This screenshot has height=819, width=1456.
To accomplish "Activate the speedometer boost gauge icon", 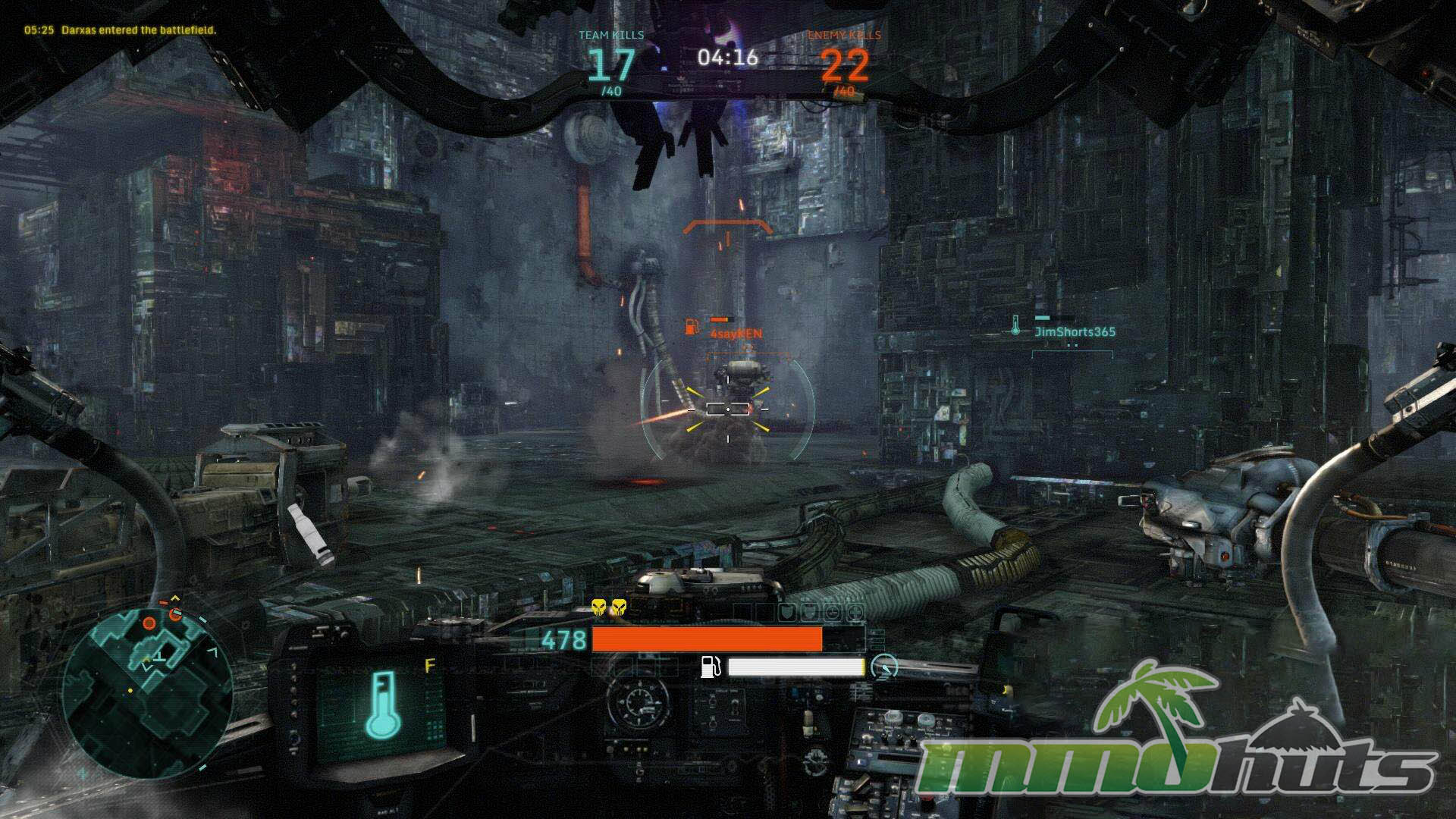I will (x=884, y=667).
